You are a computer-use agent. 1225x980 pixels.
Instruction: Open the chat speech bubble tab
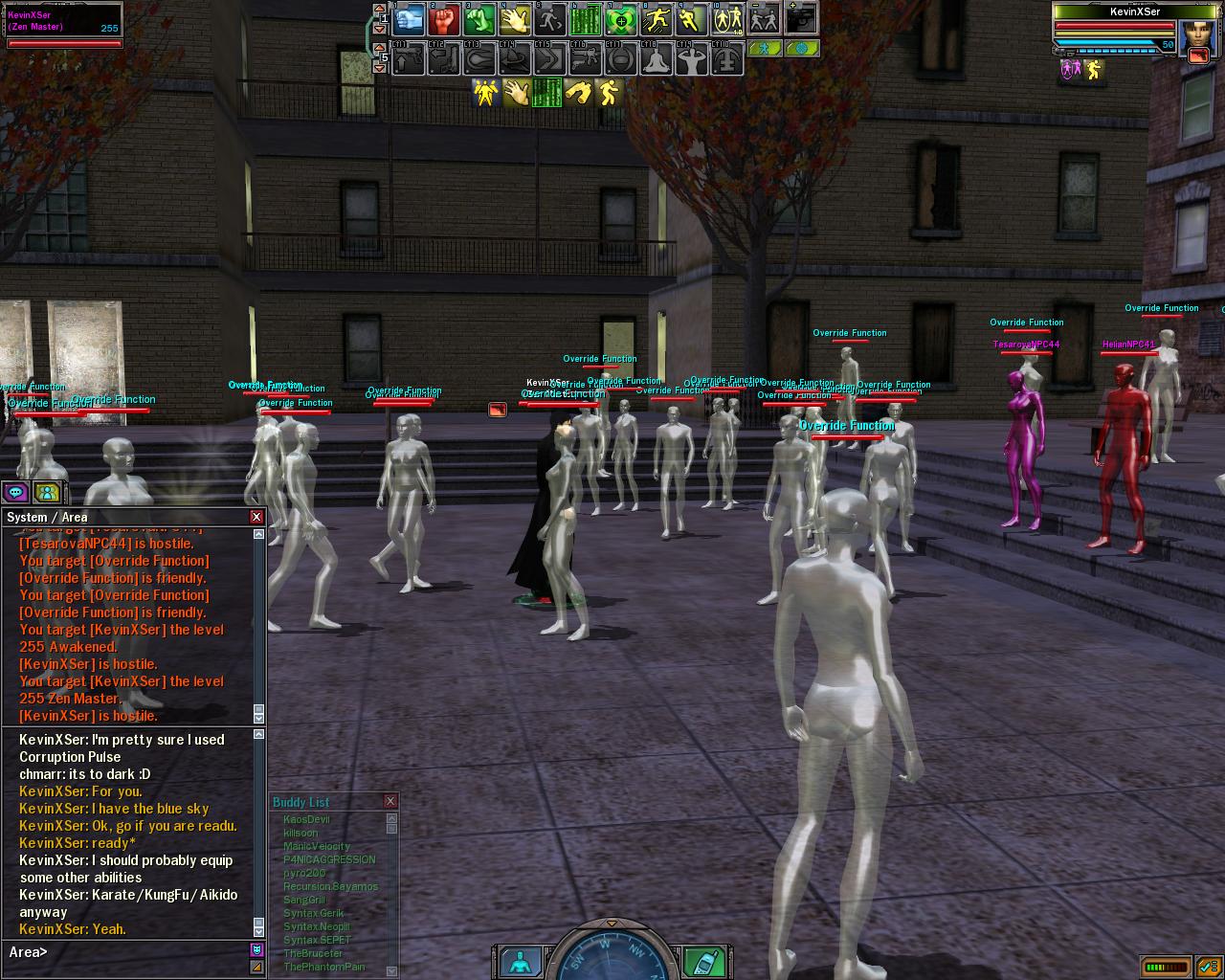[16, 492]
